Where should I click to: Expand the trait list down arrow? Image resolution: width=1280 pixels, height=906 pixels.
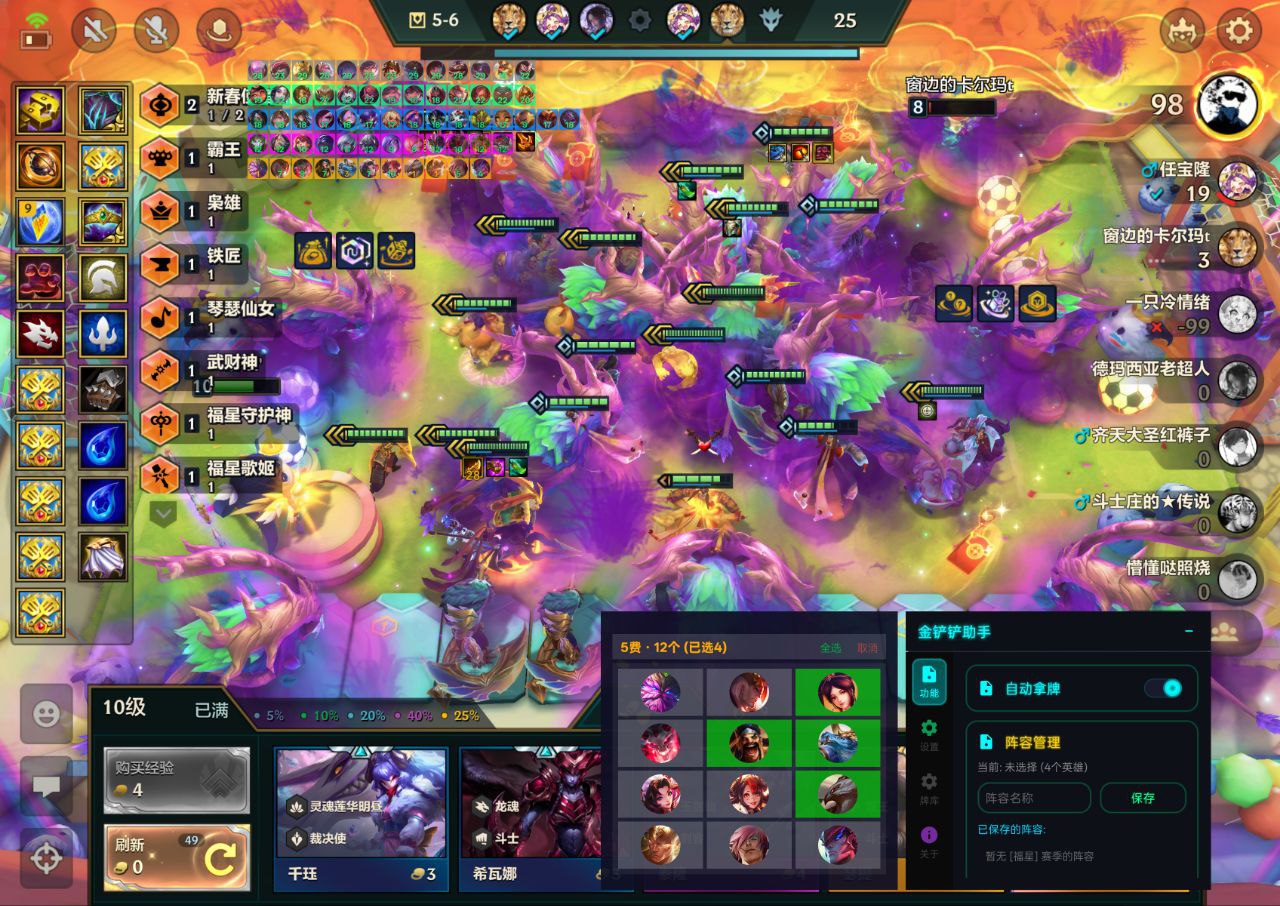(163, 513)
